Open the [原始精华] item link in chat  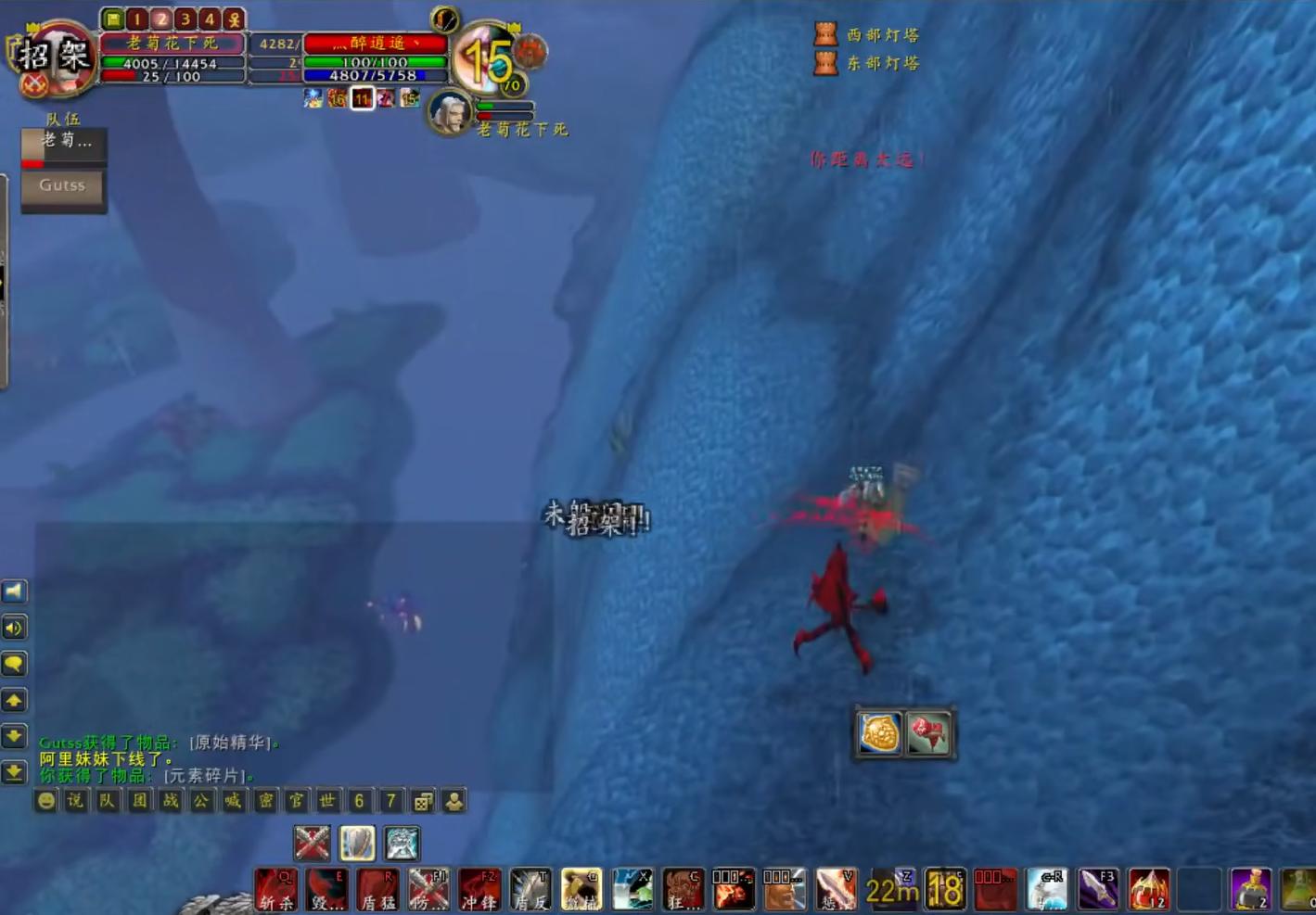point(230,741)
